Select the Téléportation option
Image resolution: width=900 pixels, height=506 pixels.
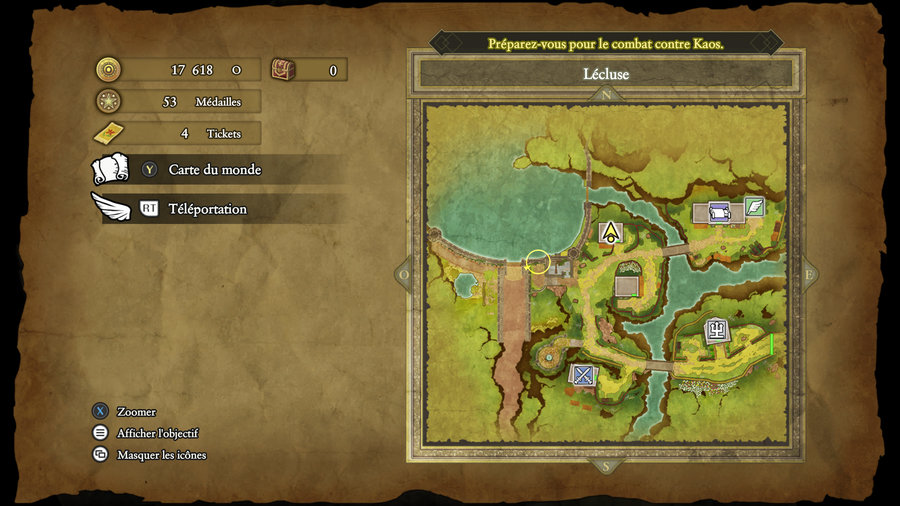click(207, 209)
